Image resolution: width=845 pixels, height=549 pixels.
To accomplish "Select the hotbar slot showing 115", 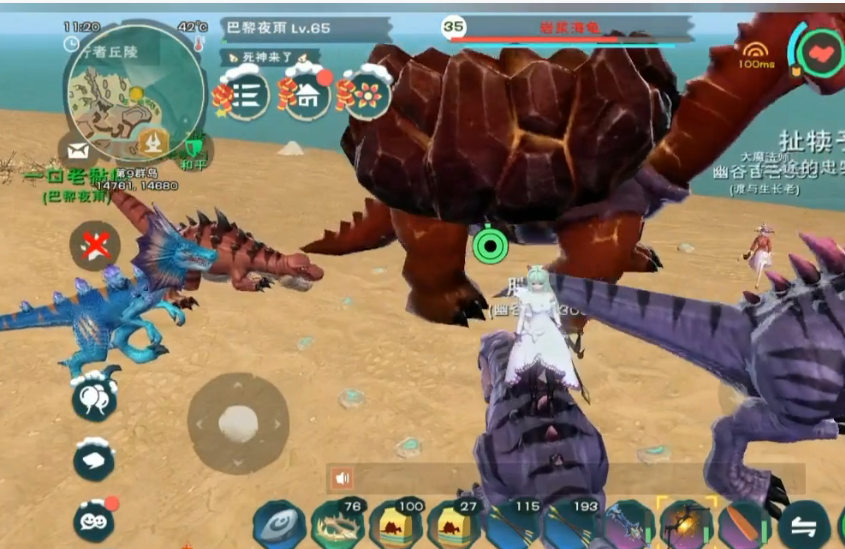I will coord(514,524).
